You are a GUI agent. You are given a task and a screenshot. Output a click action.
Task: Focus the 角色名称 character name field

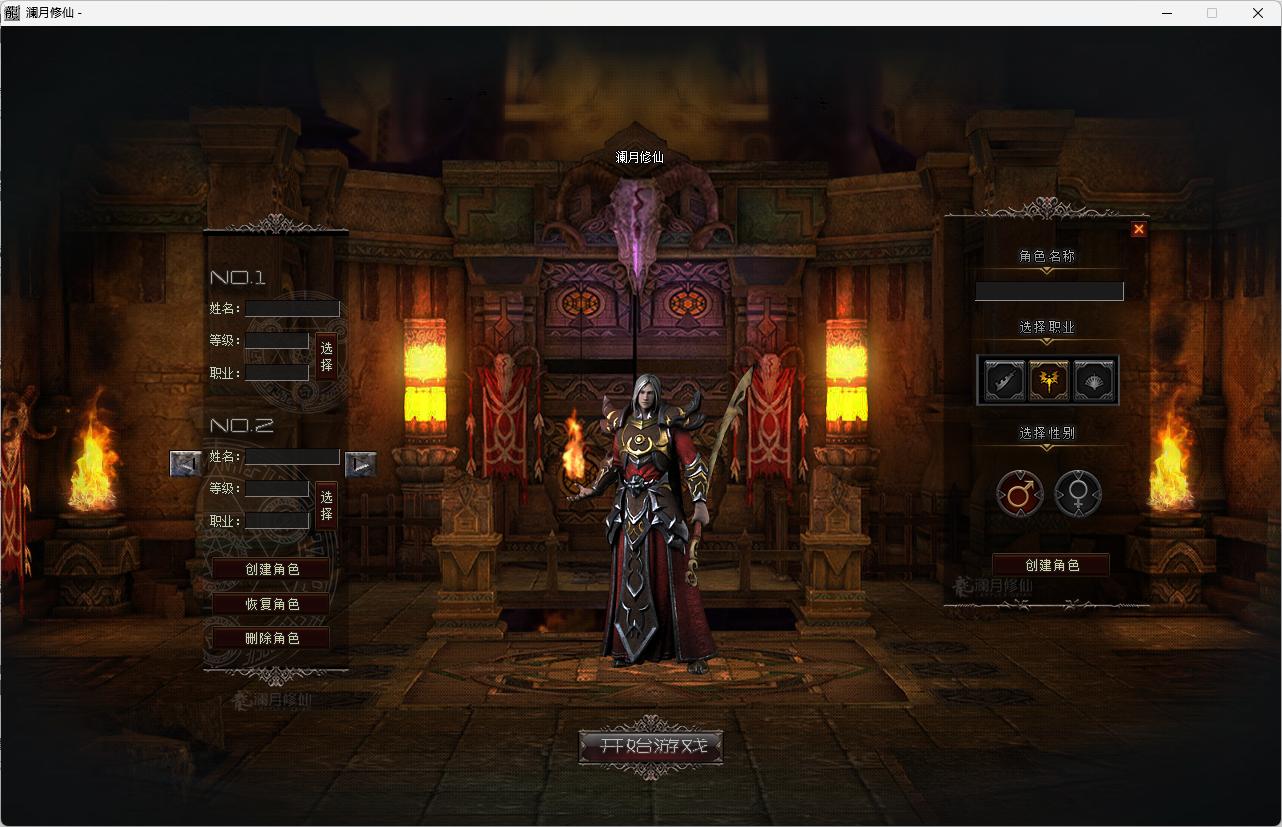(1049, 291)
